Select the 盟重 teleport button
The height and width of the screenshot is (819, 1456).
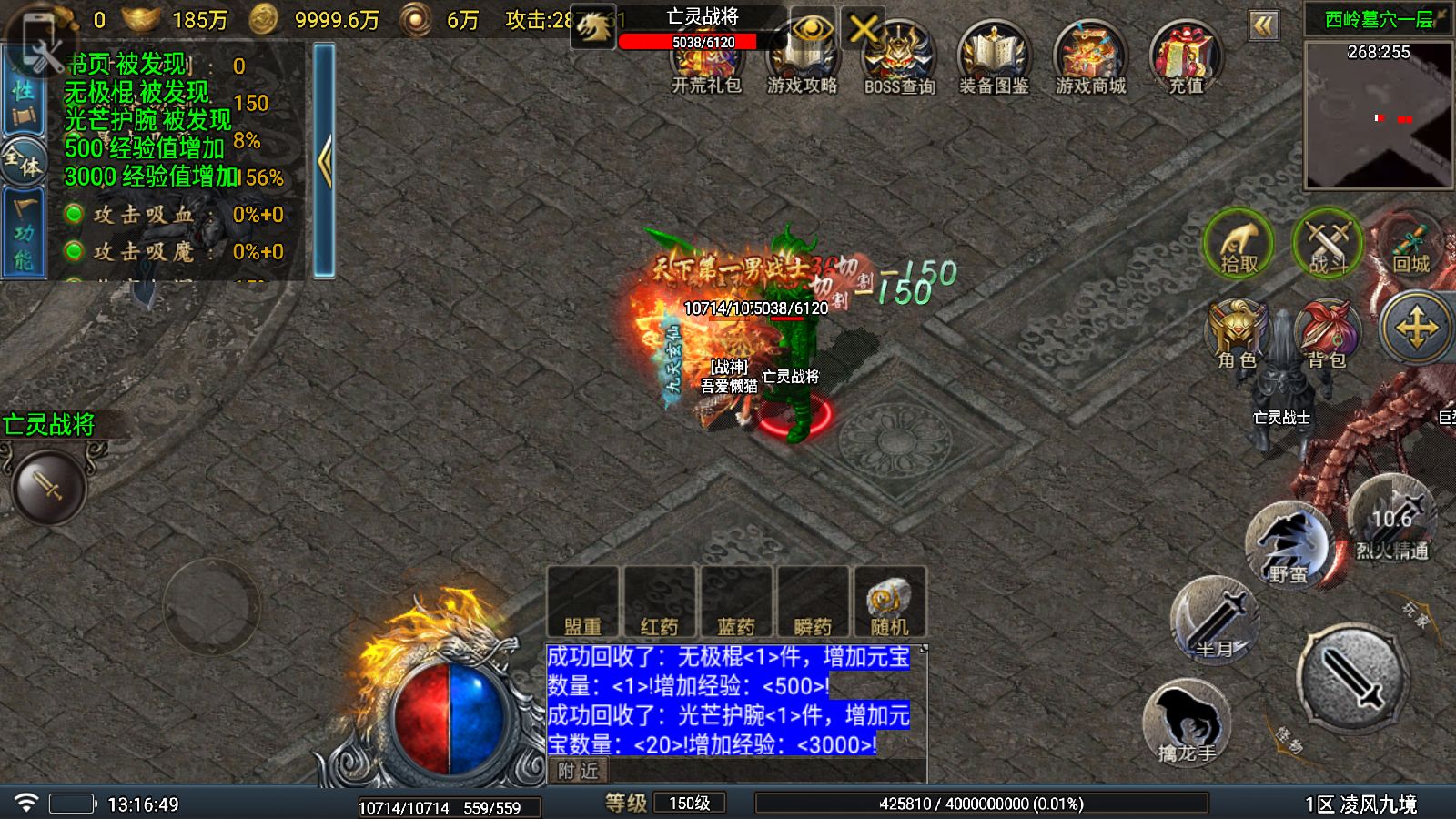tap(582, 601)
